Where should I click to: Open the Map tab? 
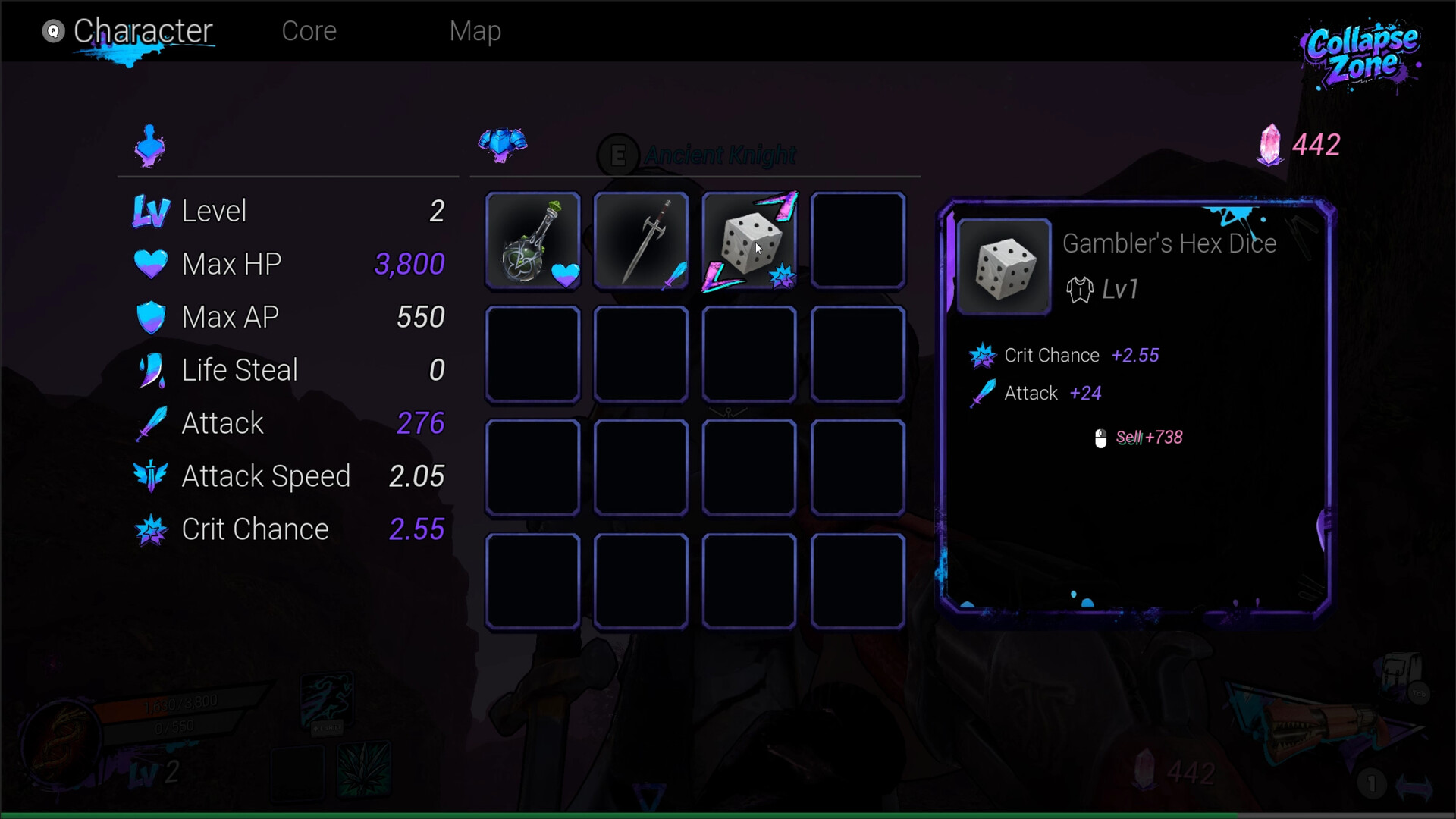(x=475, y=31)
